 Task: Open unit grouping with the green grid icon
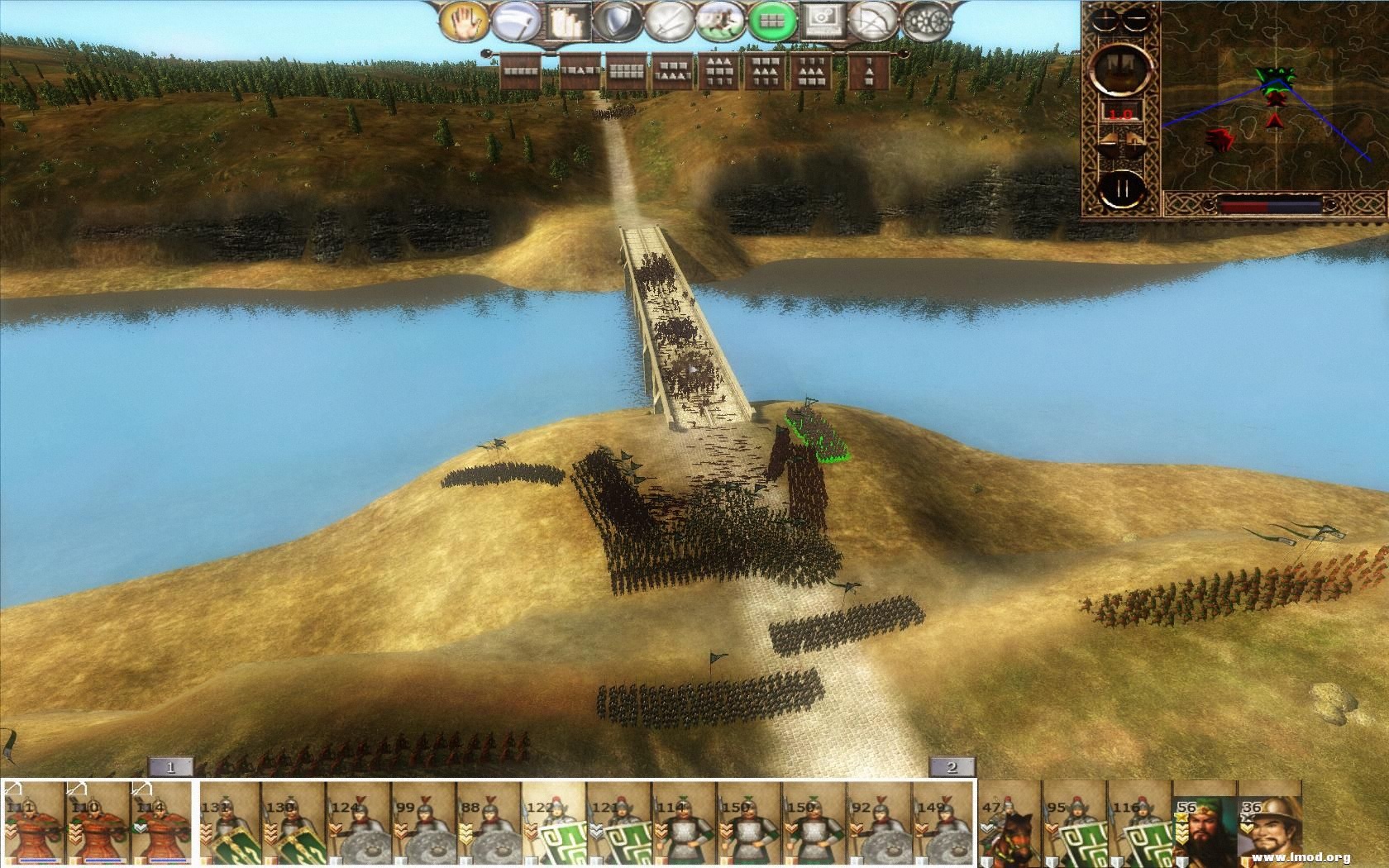[x=771, y=21]
